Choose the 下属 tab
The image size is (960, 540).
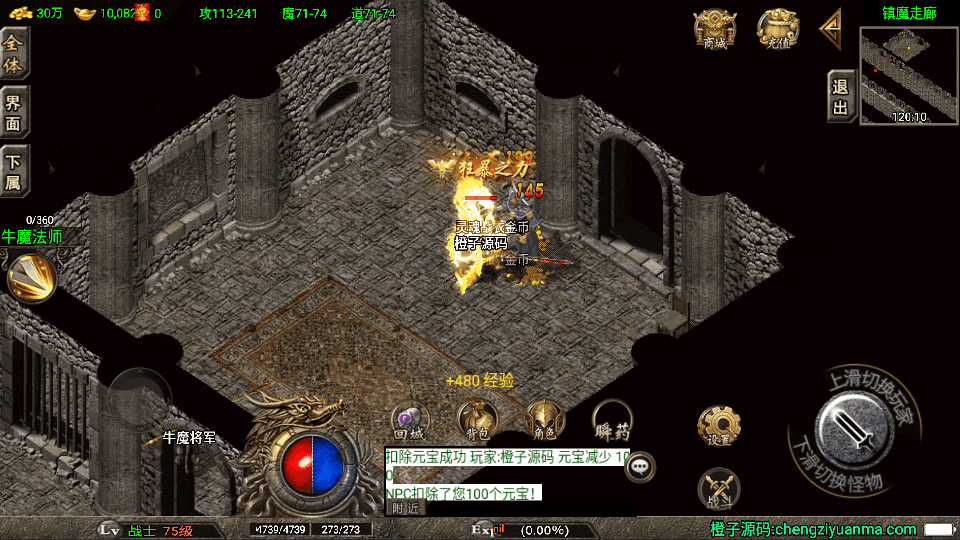pos(14,170)
